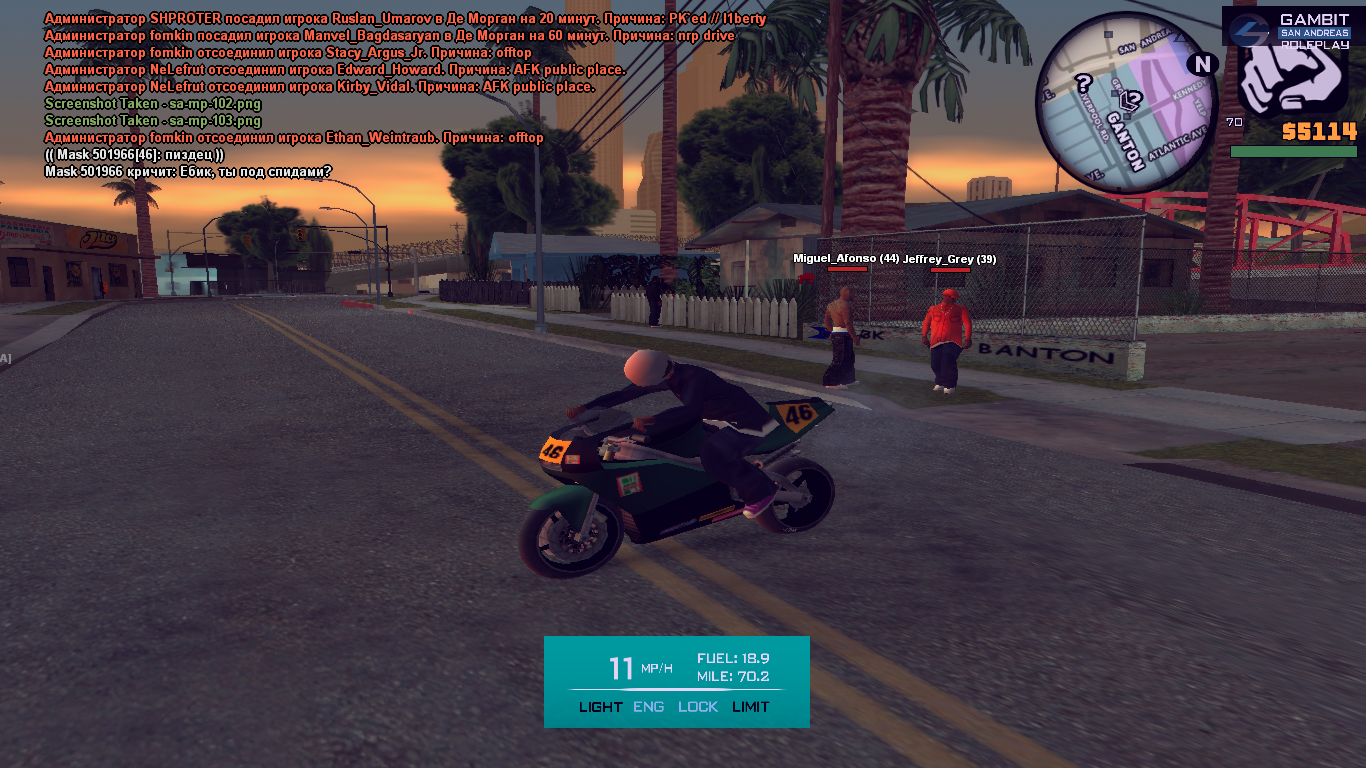Click the Ethan_Weintraub disconnect chat message

pos(294,138)
